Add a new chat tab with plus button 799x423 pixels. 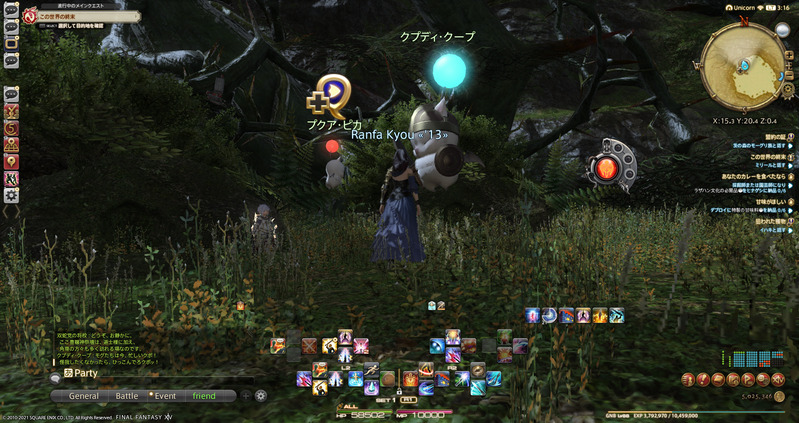[246, 395]
